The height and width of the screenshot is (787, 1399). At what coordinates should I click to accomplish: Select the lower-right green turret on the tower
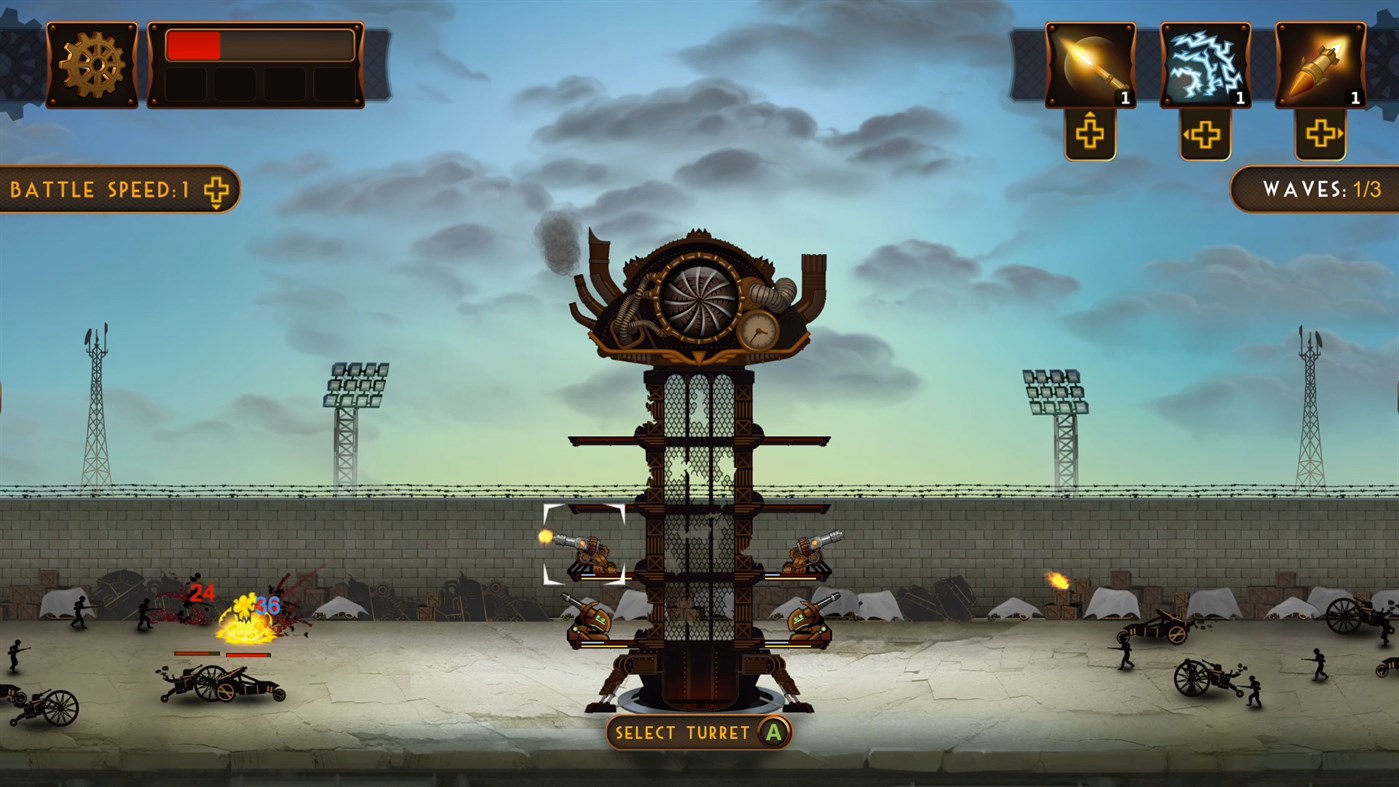click(808, 625)
